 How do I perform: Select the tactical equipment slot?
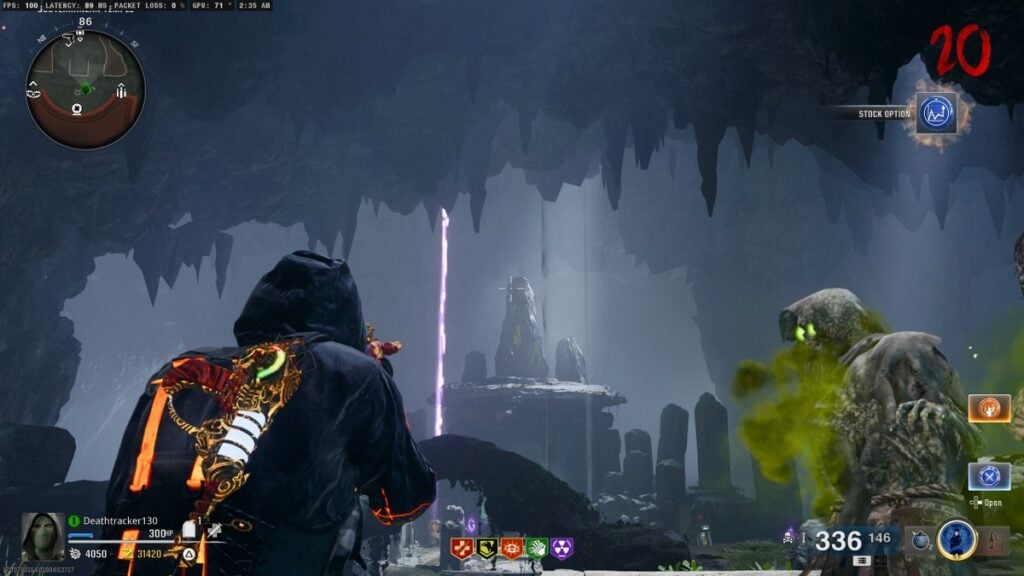920,541
